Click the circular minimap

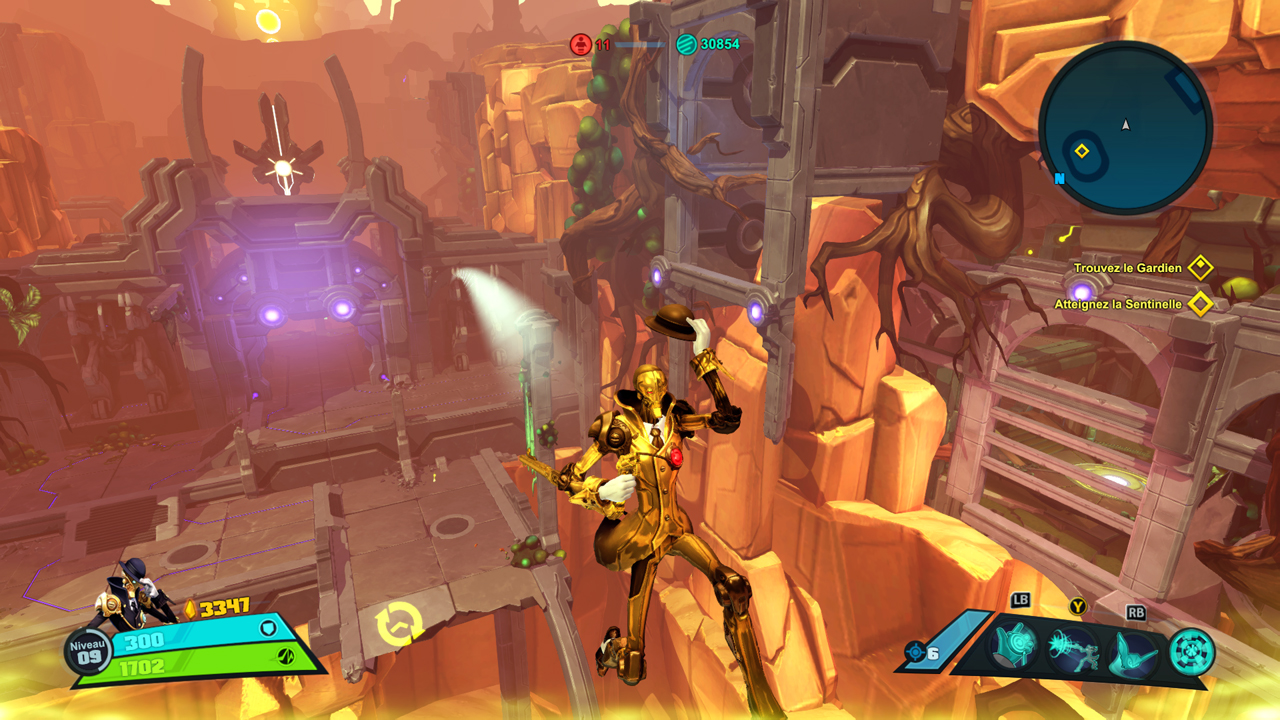point(1125,127)
